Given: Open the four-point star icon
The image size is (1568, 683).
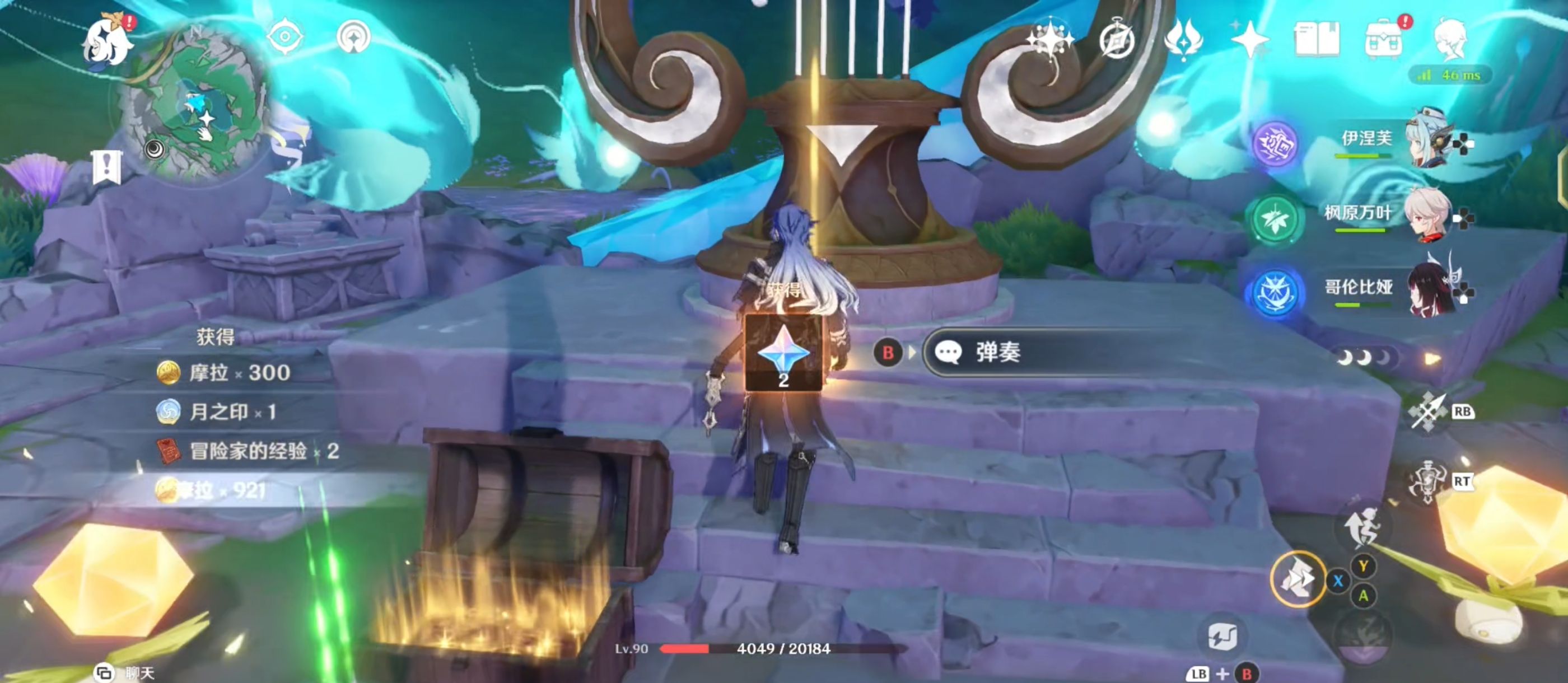Looking at the screenshot, I should tap(1249, 40).
